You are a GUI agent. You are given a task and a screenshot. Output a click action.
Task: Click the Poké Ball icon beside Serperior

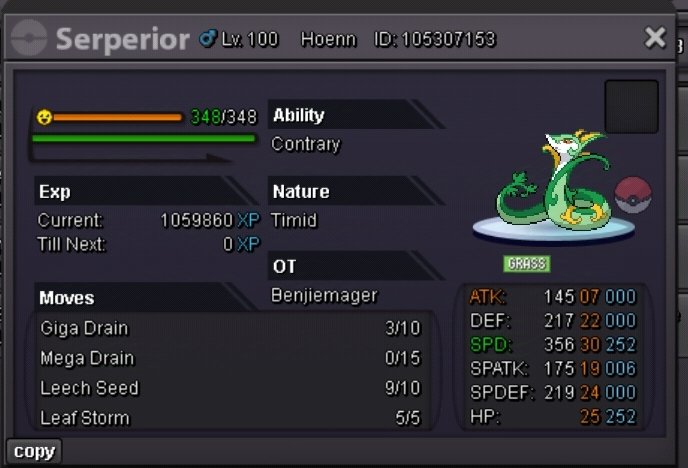633,195
